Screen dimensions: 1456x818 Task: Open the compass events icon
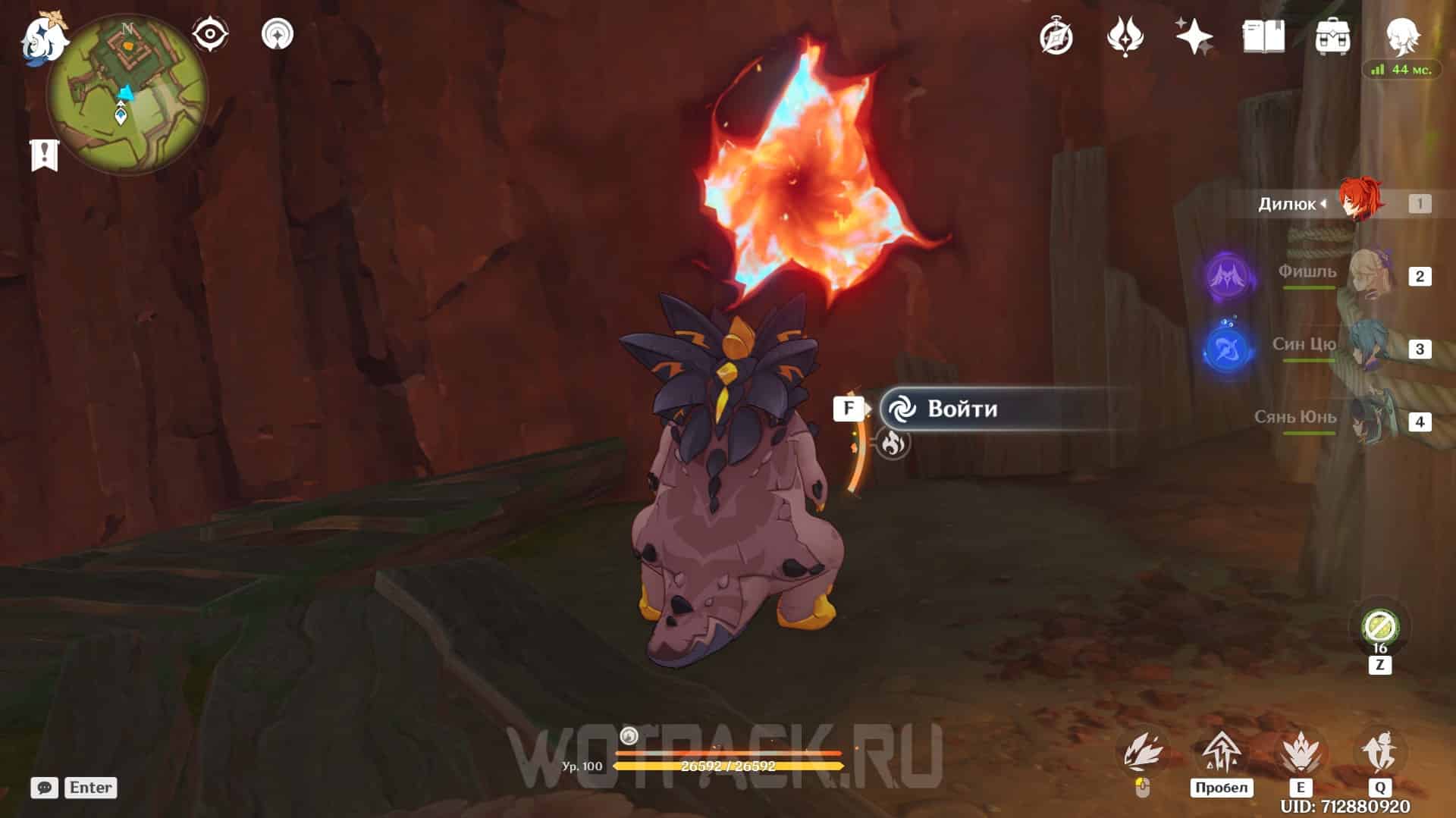[x=1056, y=36]
